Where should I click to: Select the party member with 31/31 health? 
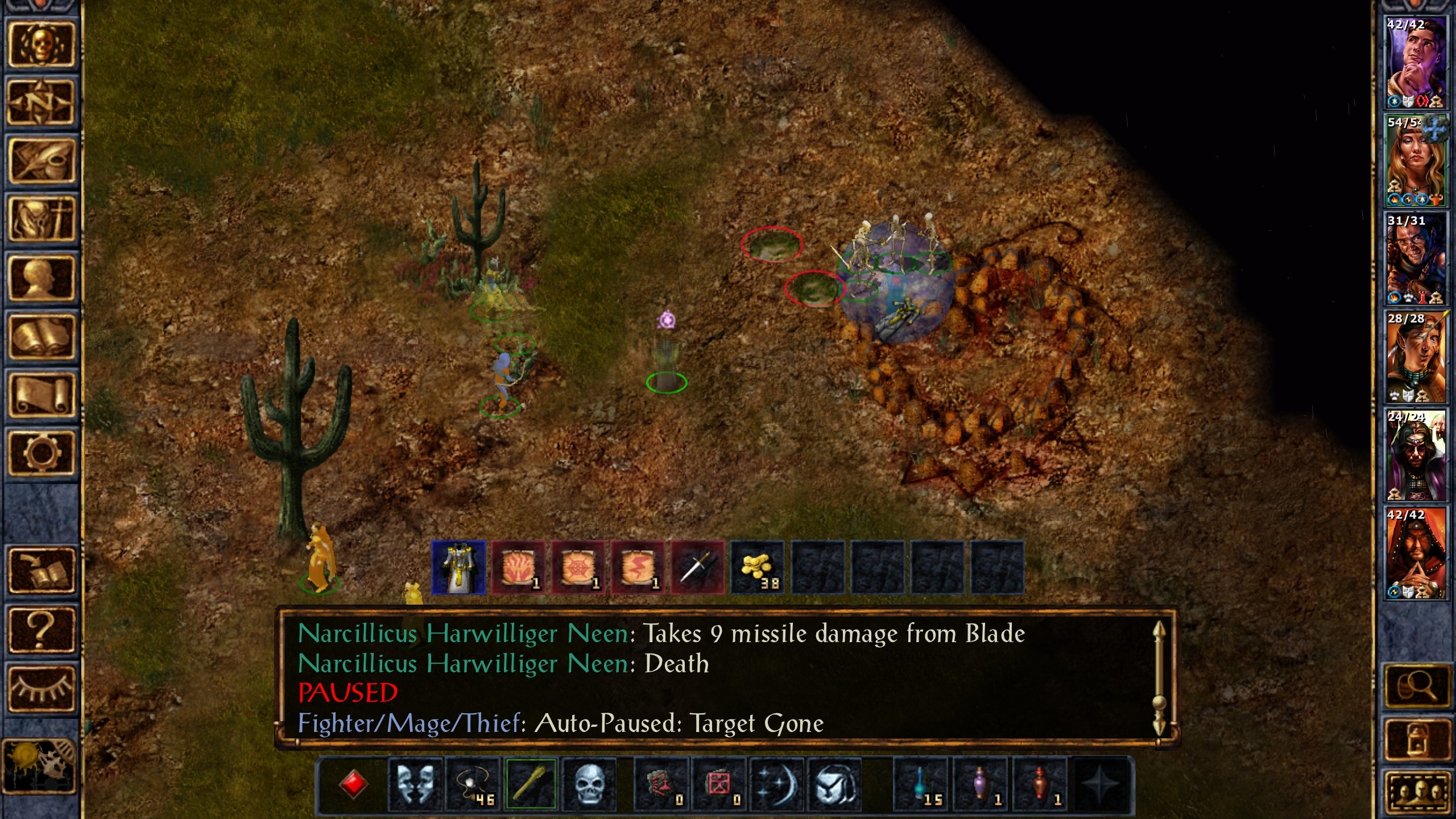point(1416,259)
